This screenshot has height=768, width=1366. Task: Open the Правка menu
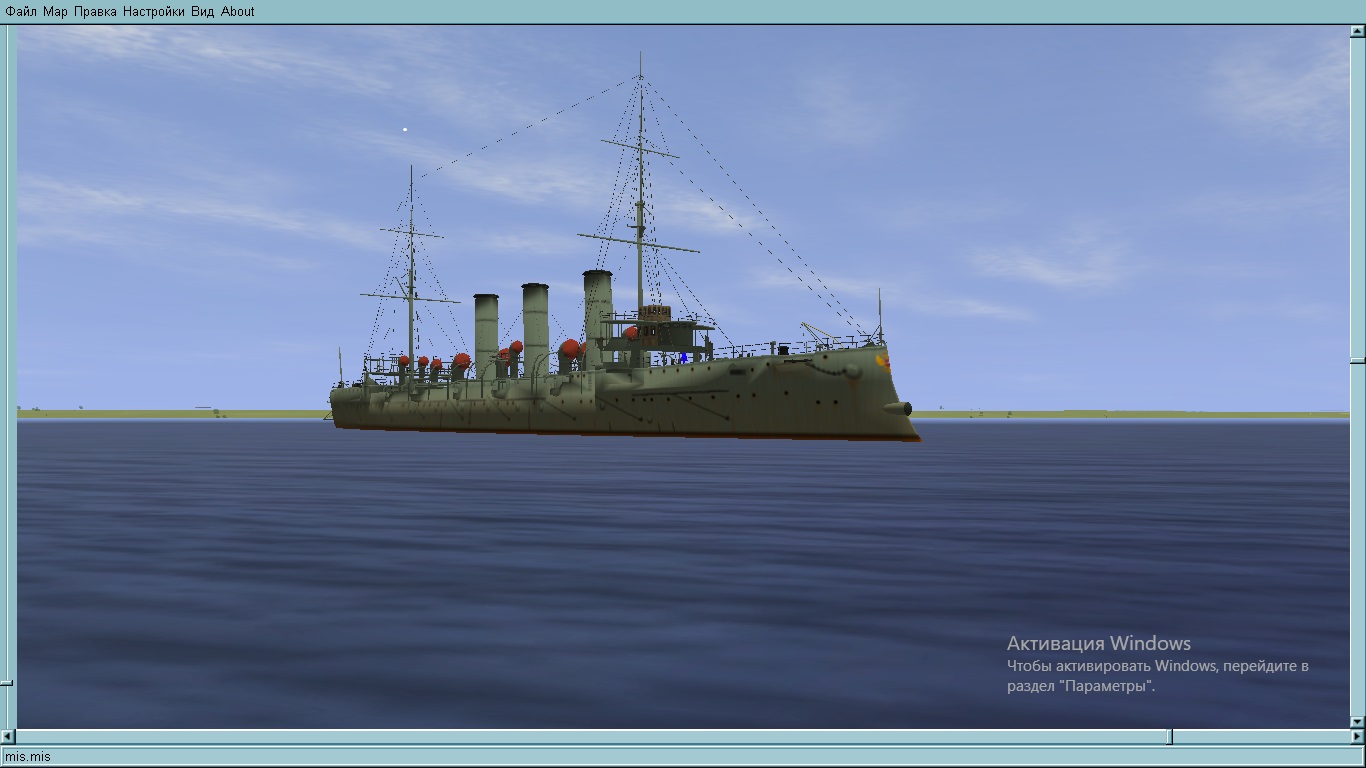tap(95, 12)
